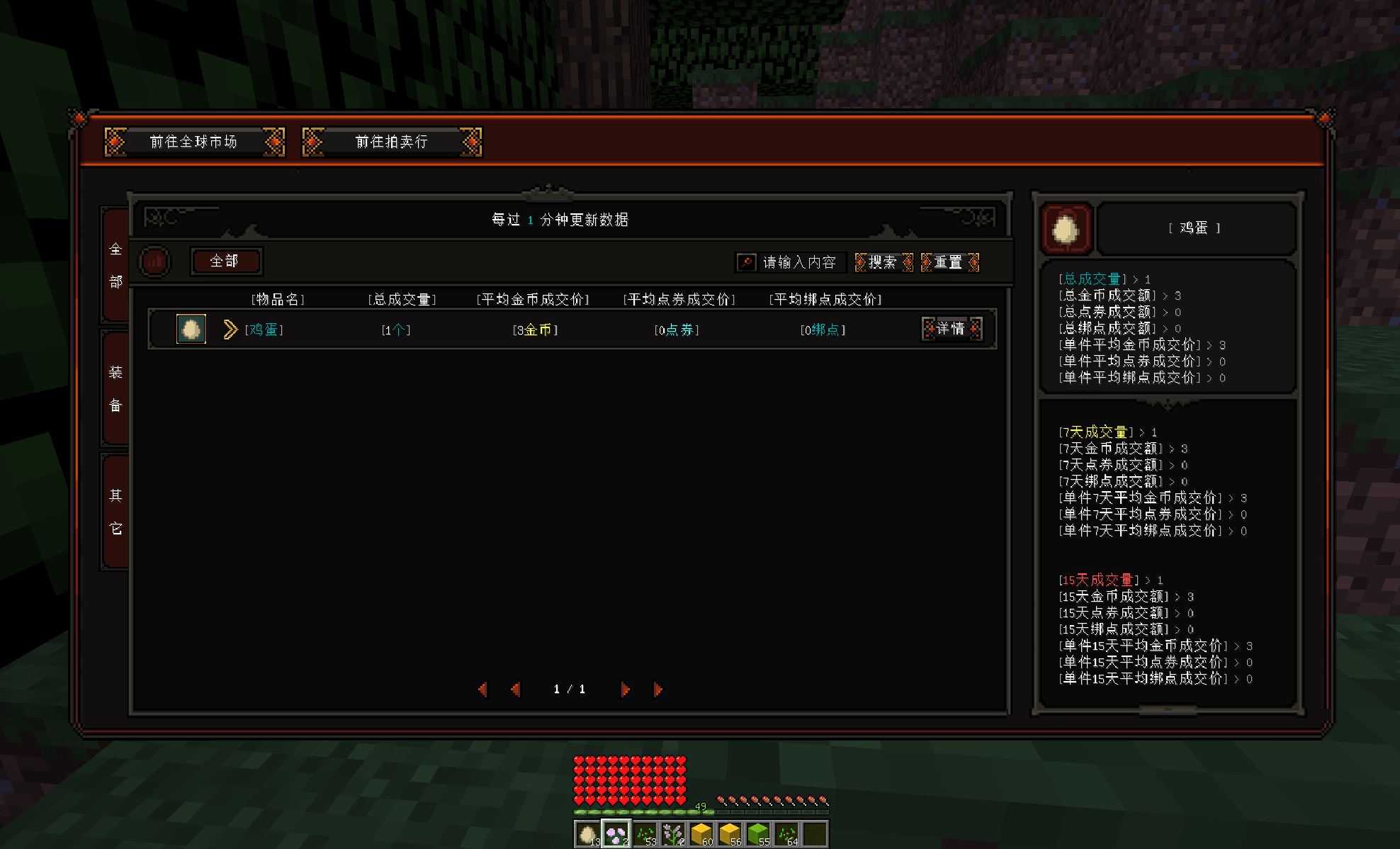1400x849 pixels.
Task: Switch to the 装备 side tab
Action: click(x=116, y=388)
